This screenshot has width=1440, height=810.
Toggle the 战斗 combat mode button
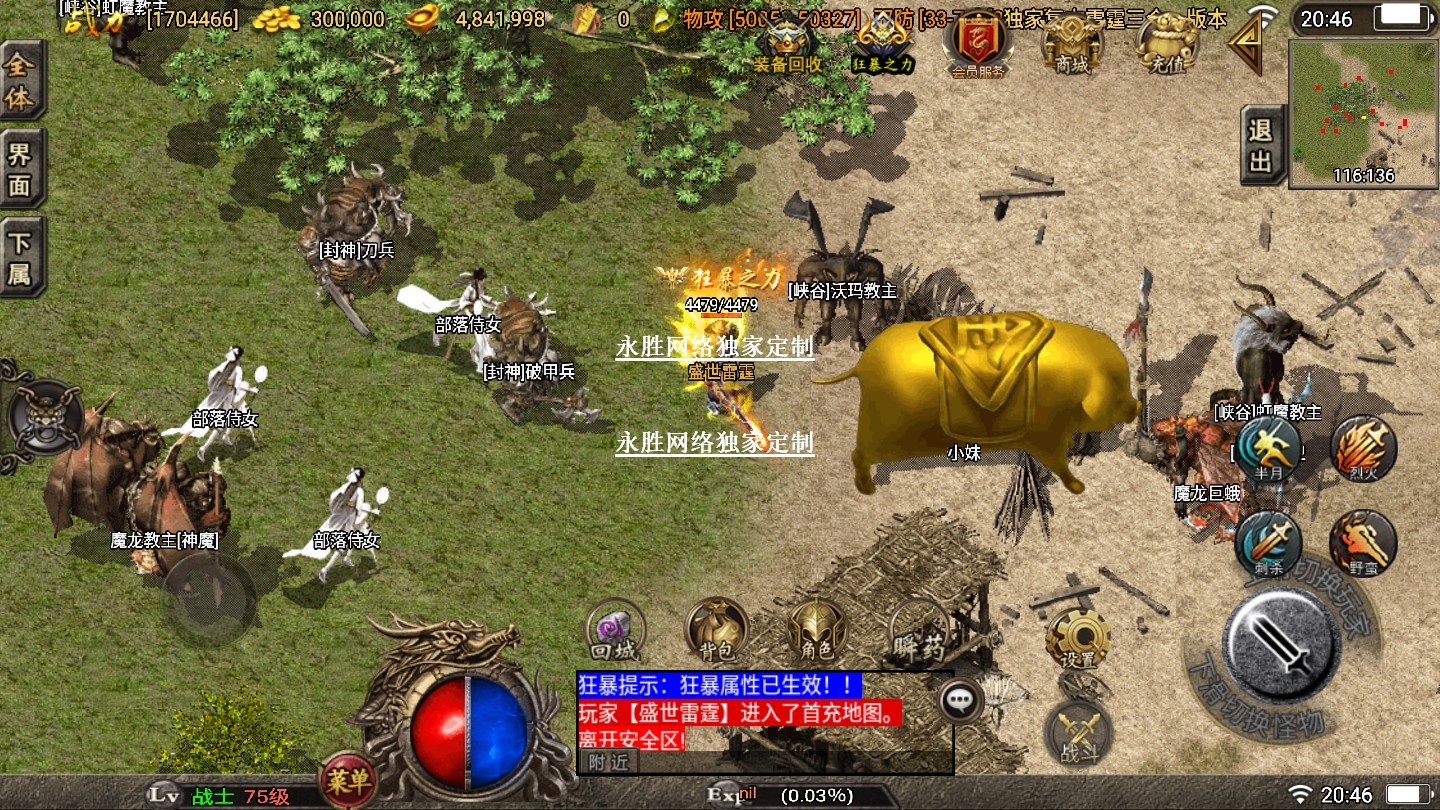coord(1075,733)
